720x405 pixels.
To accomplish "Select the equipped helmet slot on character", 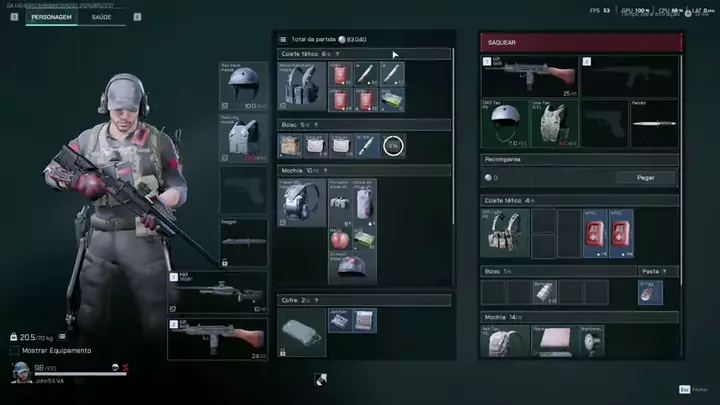I will click(244, 86).
